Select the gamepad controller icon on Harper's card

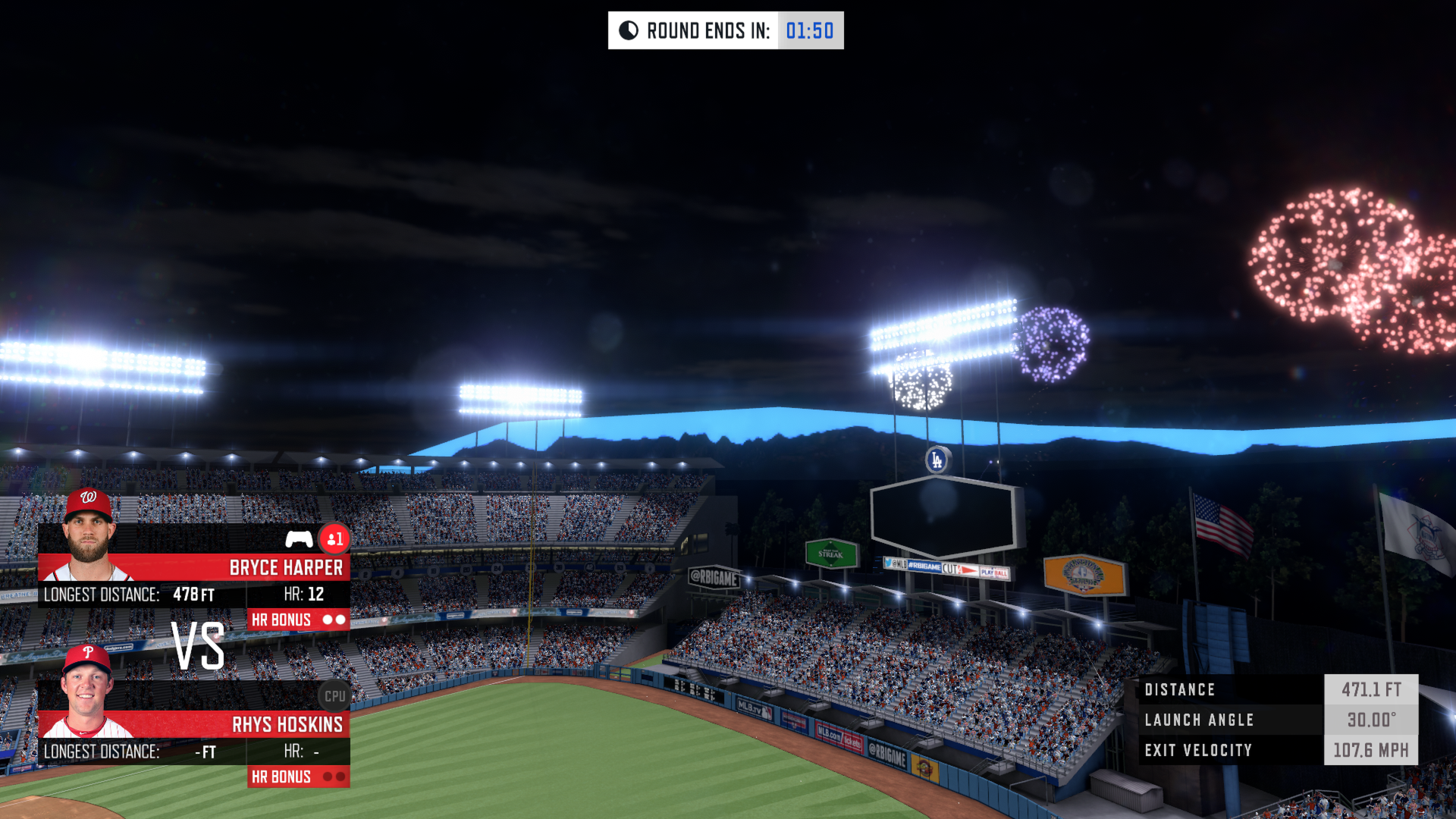point(300,540)
